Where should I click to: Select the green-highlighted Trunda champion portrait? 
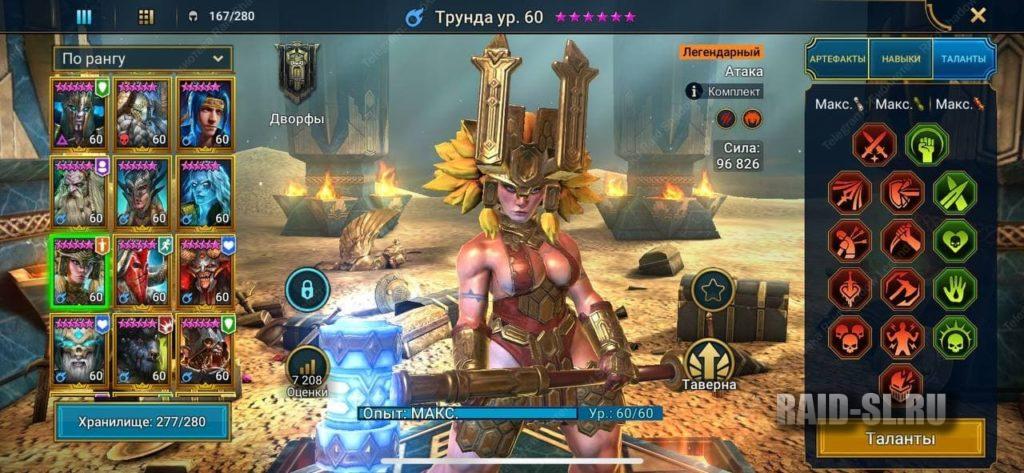(x=81, y=271)
